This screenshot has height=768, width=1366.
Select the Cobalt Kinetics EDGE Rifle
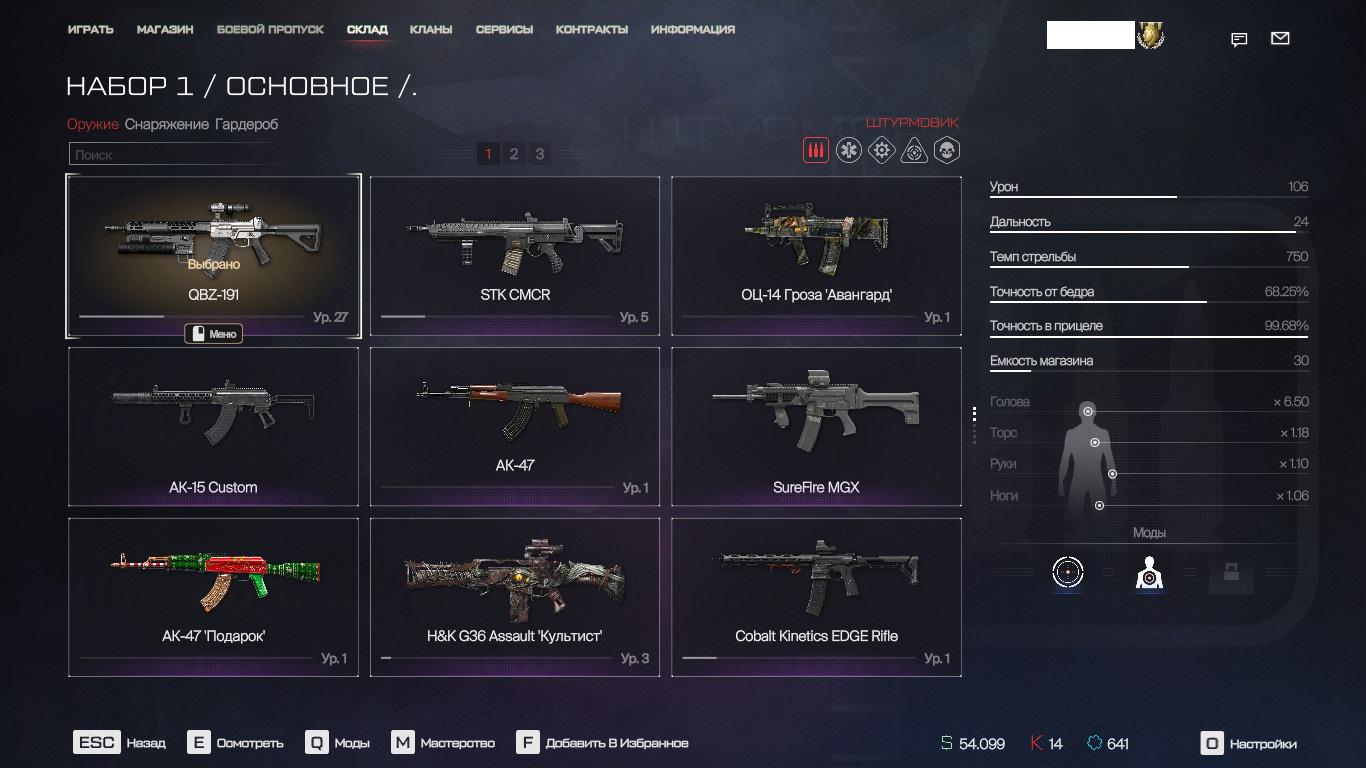click(816, 597)
